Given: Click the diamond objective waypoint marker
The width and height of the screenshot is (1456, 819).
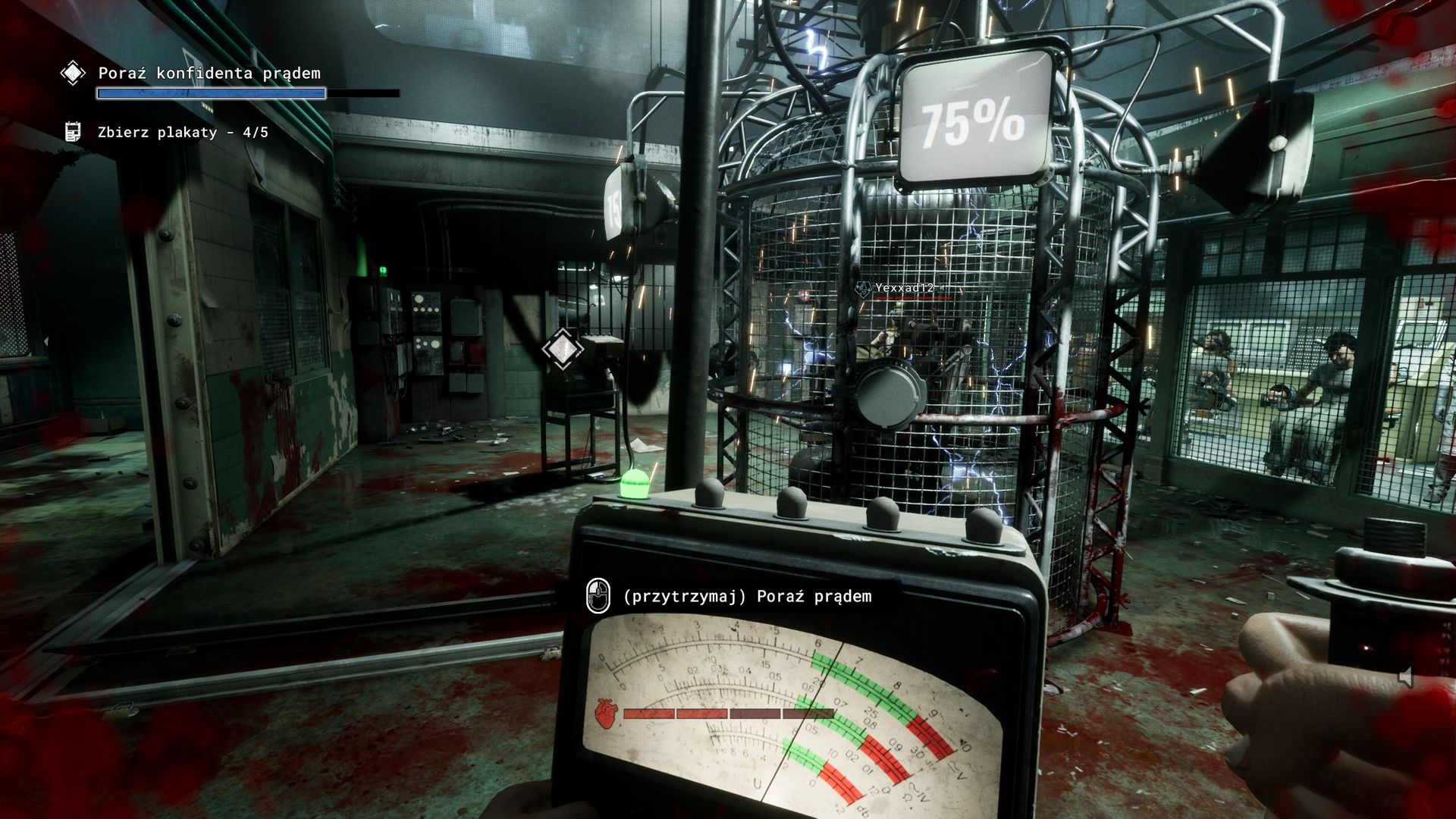Looking at the screenshot, I should [x=563, y=349].
